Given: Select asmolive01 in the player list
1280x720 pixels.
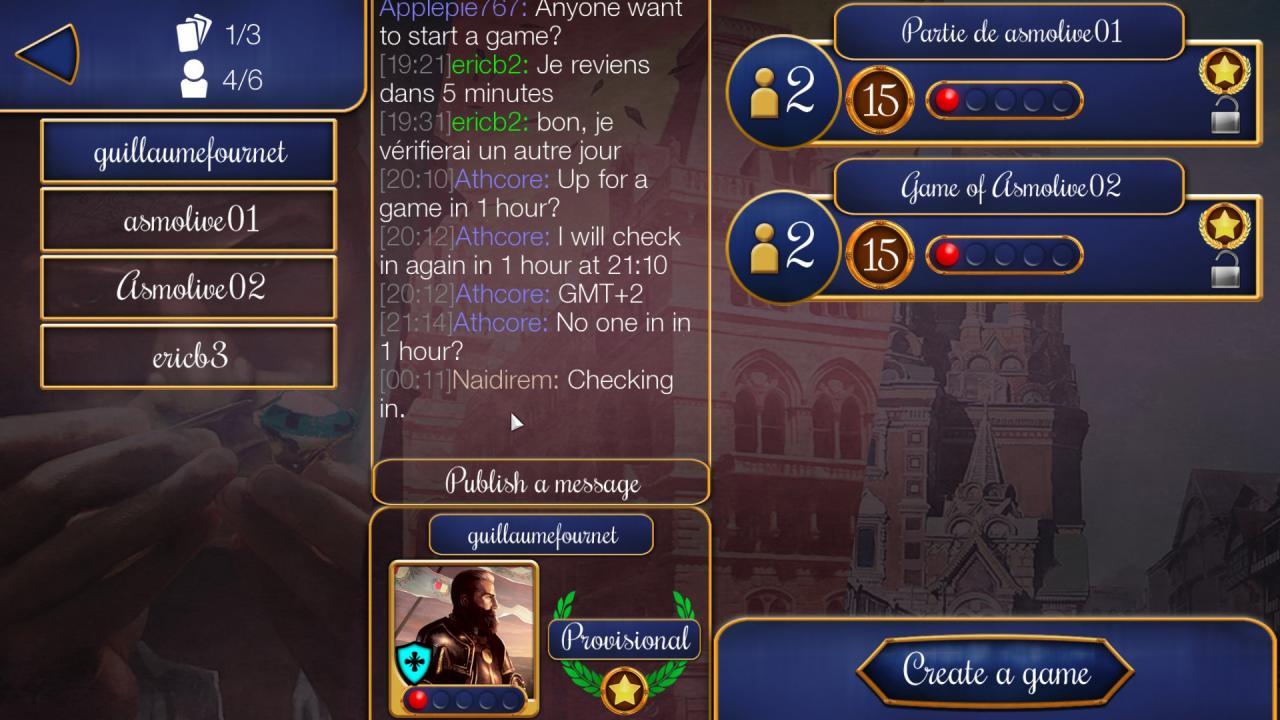Looking at the screenshot, I should 187,219.
